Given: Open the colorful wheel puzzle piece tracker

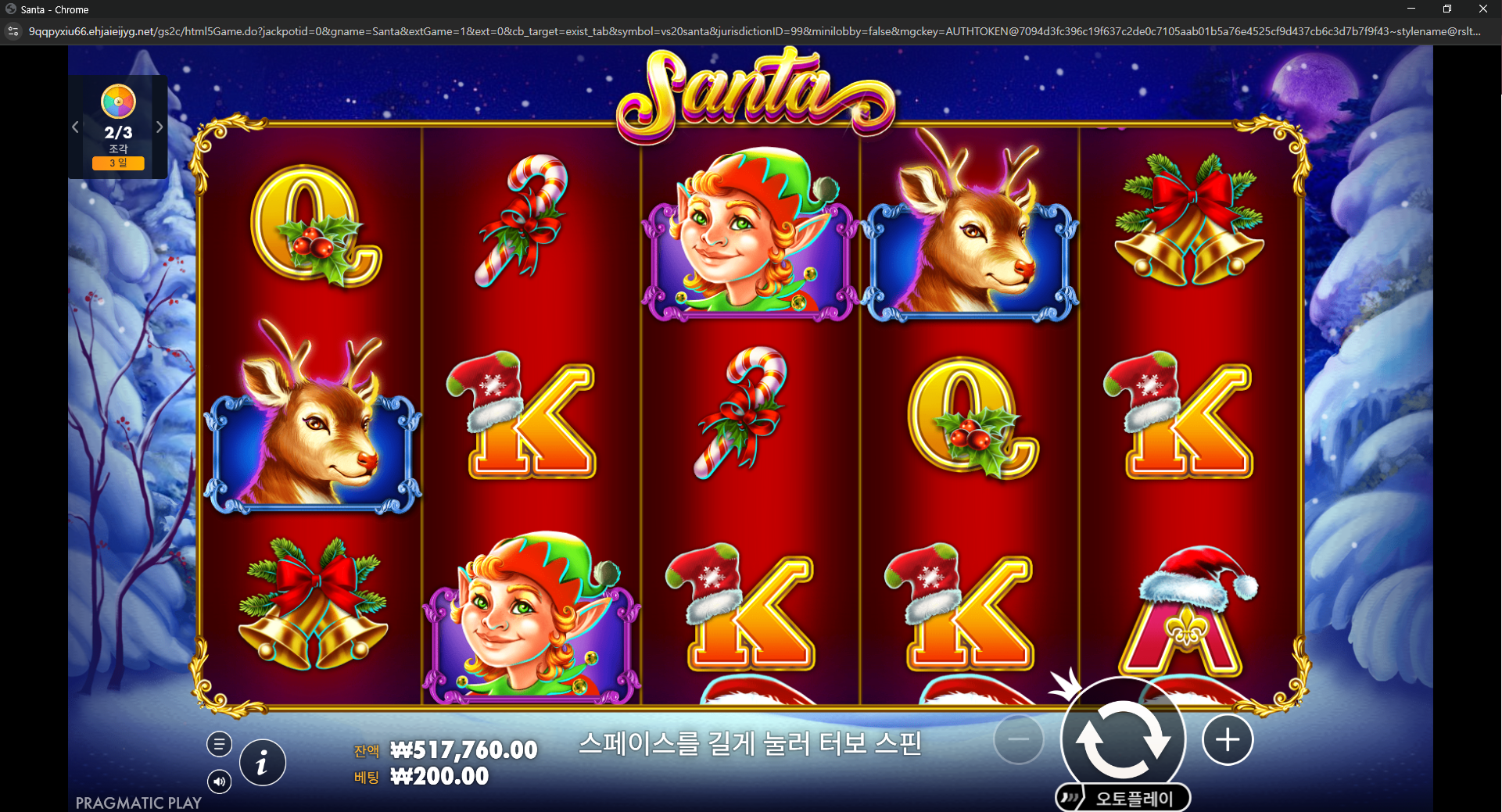Looking at the screenshot, I should click(118, 102).
